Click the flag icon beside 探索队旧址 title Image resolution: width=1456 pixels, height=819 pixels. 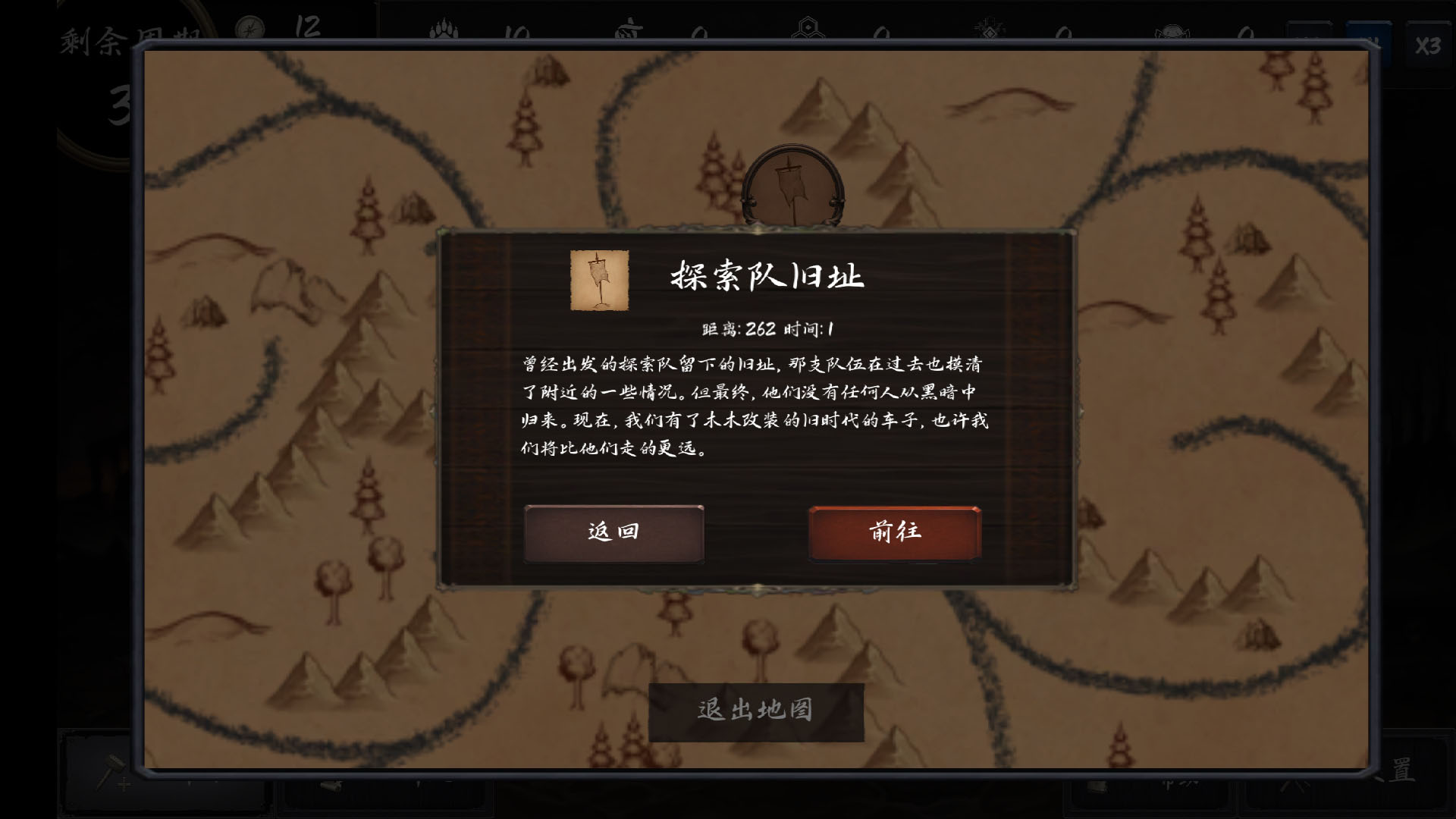[598, 281]
